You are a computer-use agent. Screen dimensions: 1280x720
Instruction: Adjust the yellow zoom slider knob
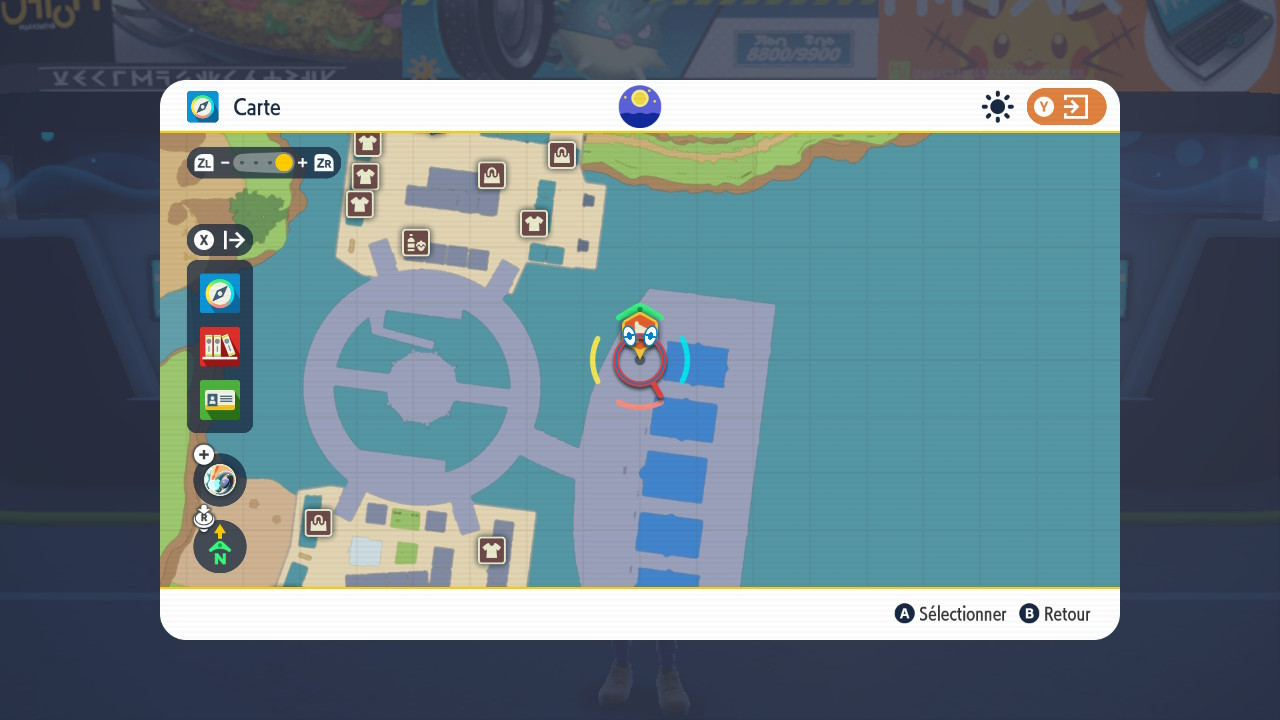(x=284, y=163)
